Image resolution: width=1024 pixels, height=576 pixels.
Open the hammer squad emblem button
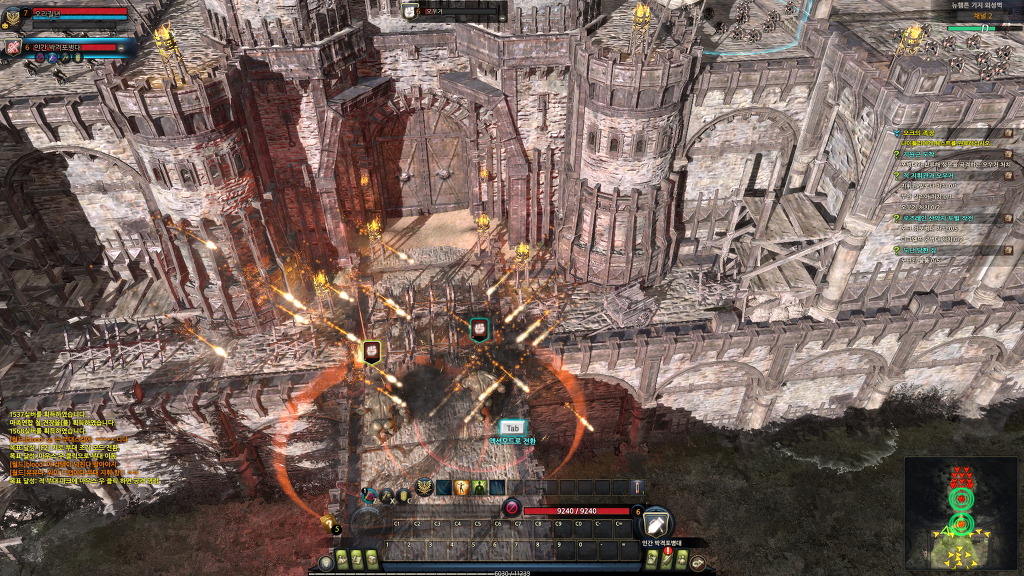pyautogui.click(x=656, y=522)
